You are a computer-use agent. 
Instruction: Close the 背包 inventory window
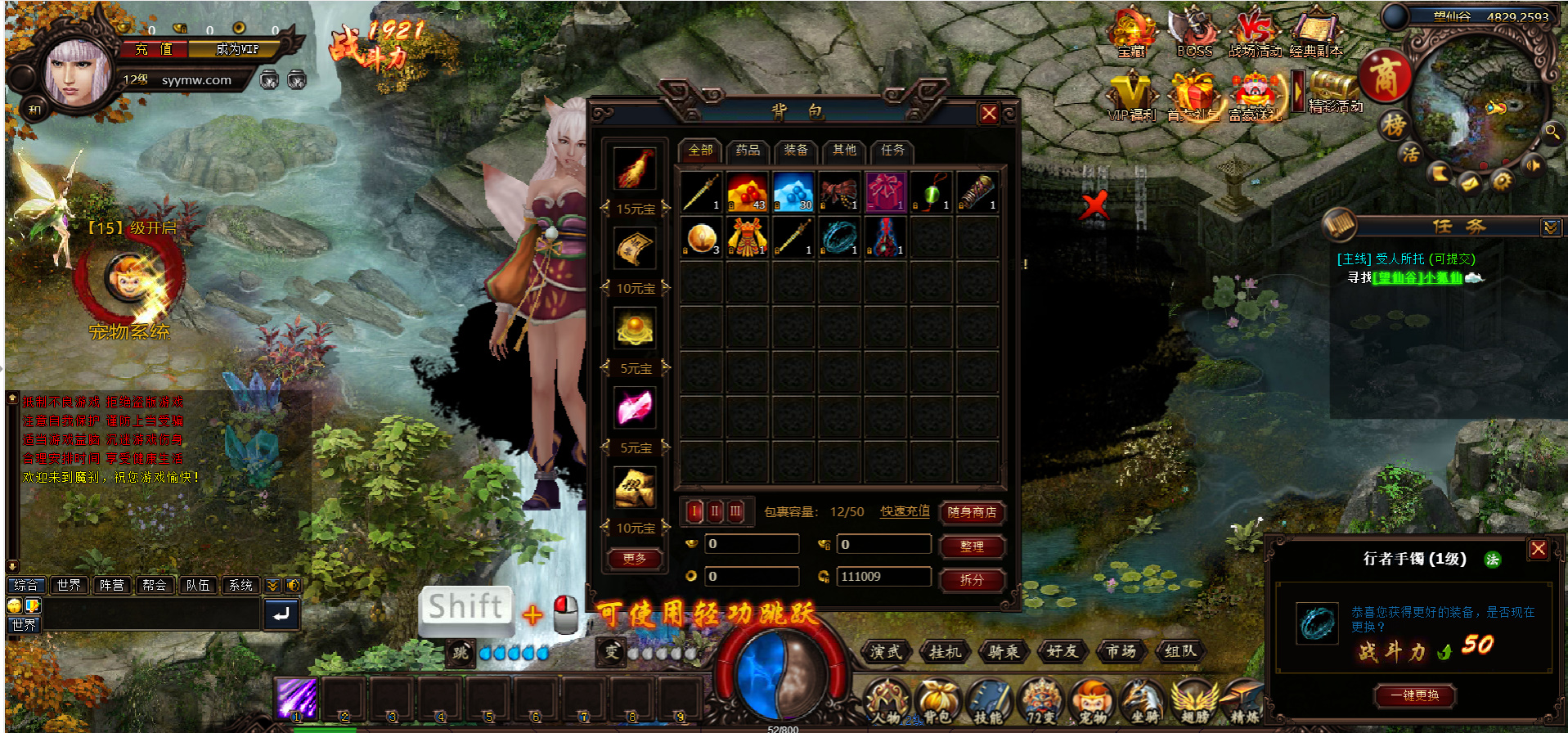coord(989,114)
